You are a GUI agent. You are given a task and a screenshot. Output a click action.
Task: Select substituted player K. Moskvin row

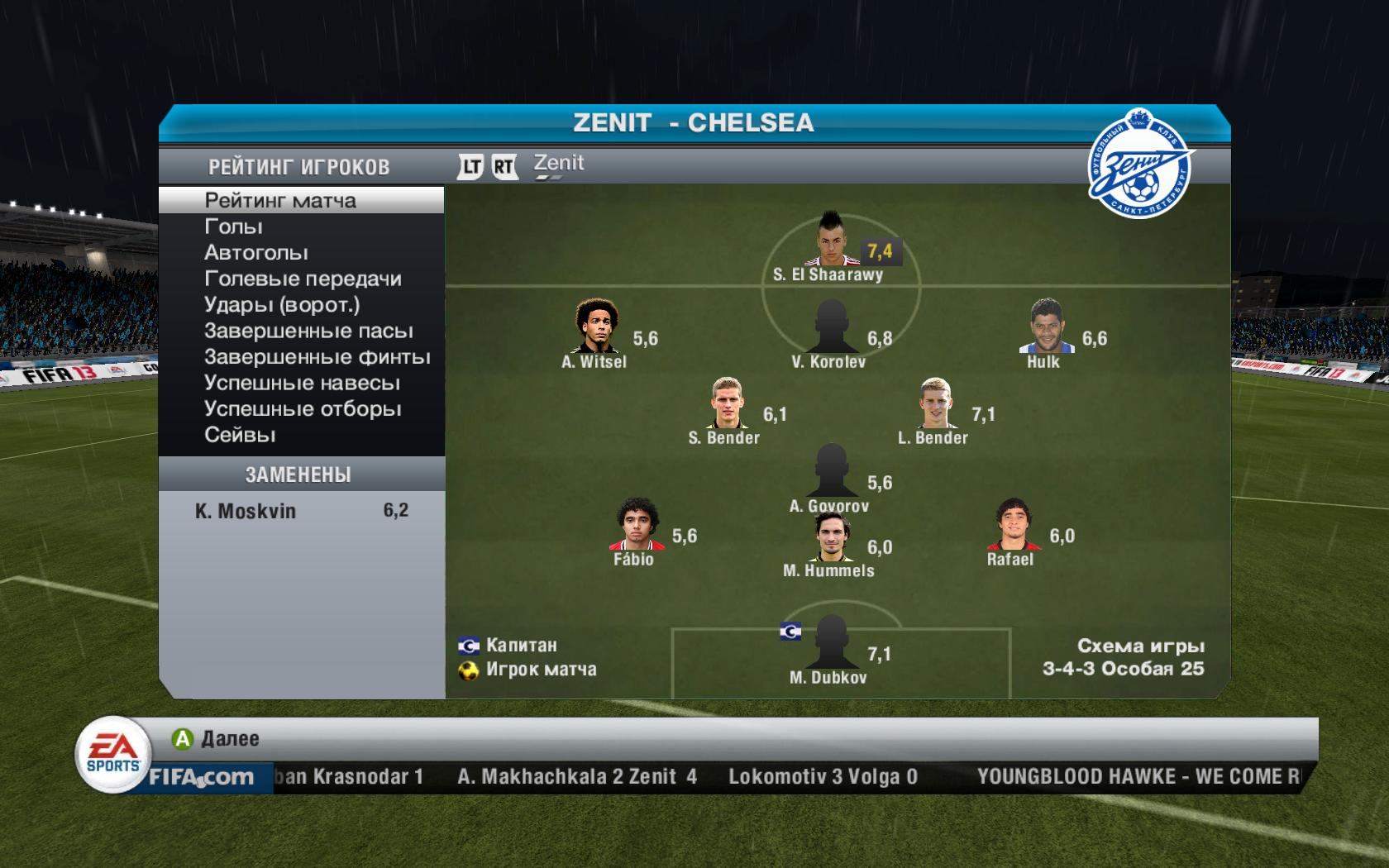pyautogui.click(x=301, y=511)
